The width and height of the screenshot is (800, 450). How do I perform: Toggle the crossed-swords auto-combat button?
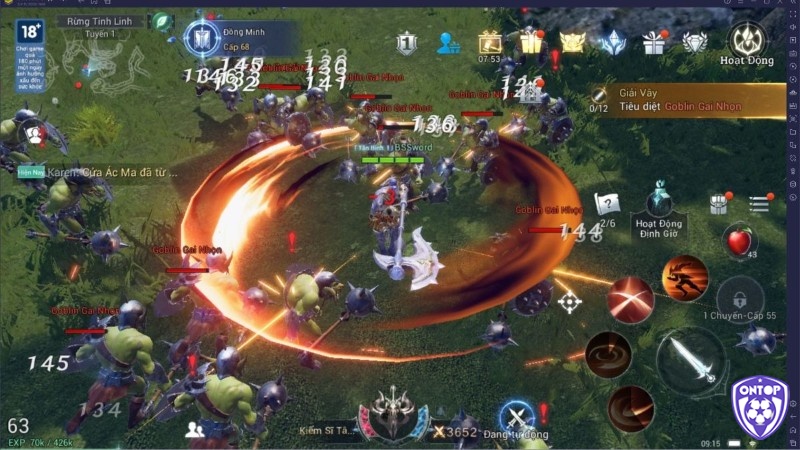(x=517, y=417)
